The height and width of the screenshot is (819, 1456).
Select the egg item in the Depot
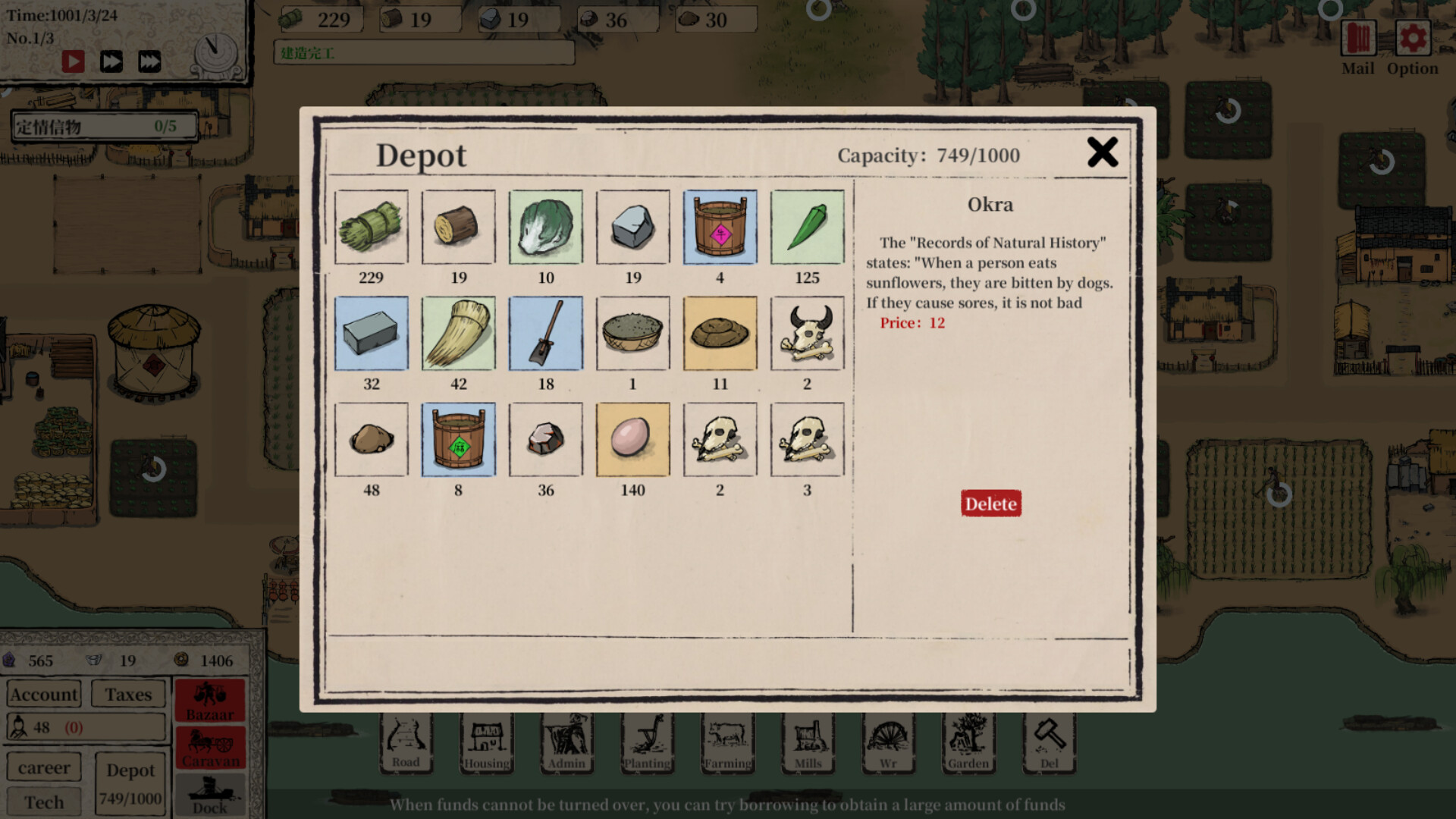(632, 439)
